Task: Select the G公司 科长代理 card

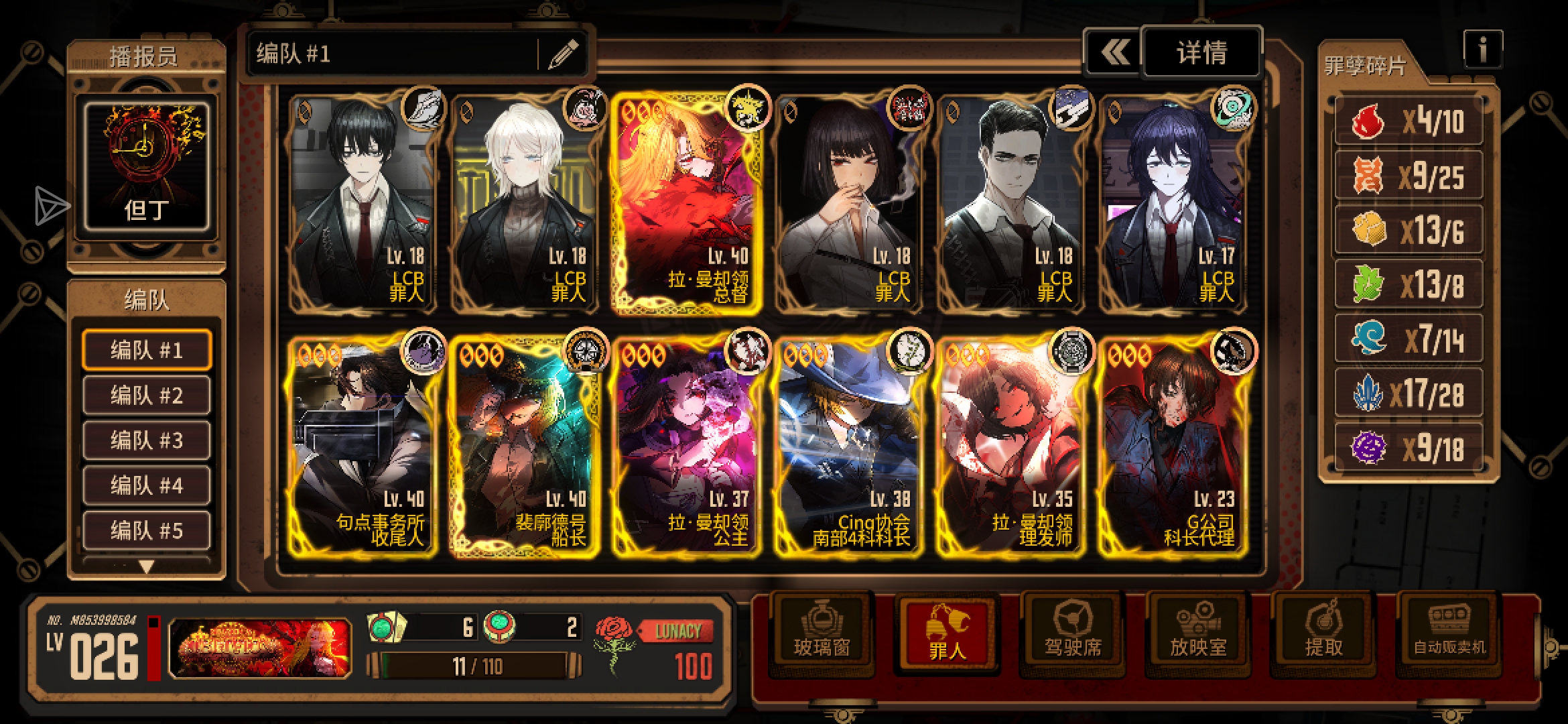Action: coord(1173,447)
